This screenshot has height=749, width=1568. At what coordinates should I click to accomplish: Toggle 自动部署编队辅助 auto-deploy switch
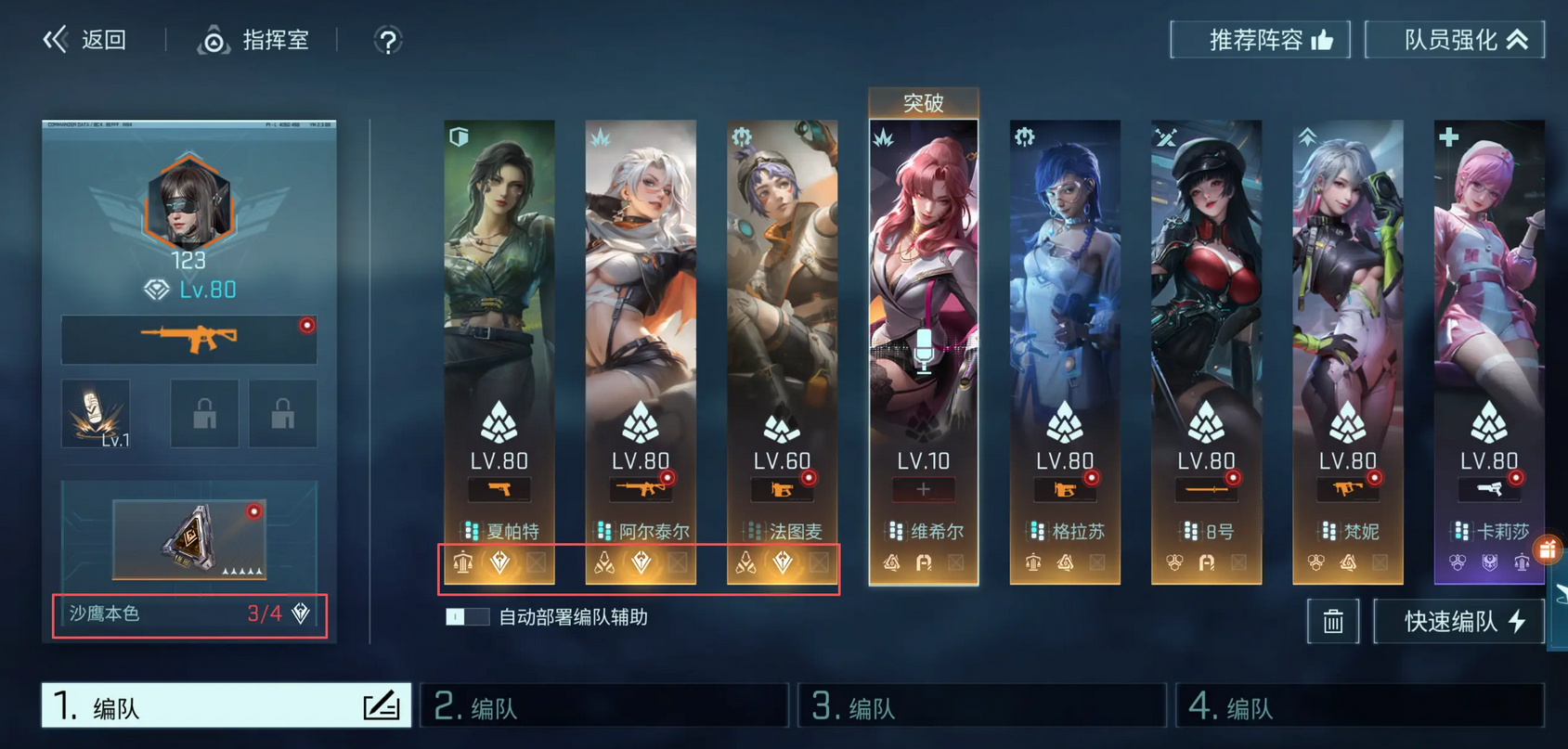pyautogui.click(x=467, y=617)
